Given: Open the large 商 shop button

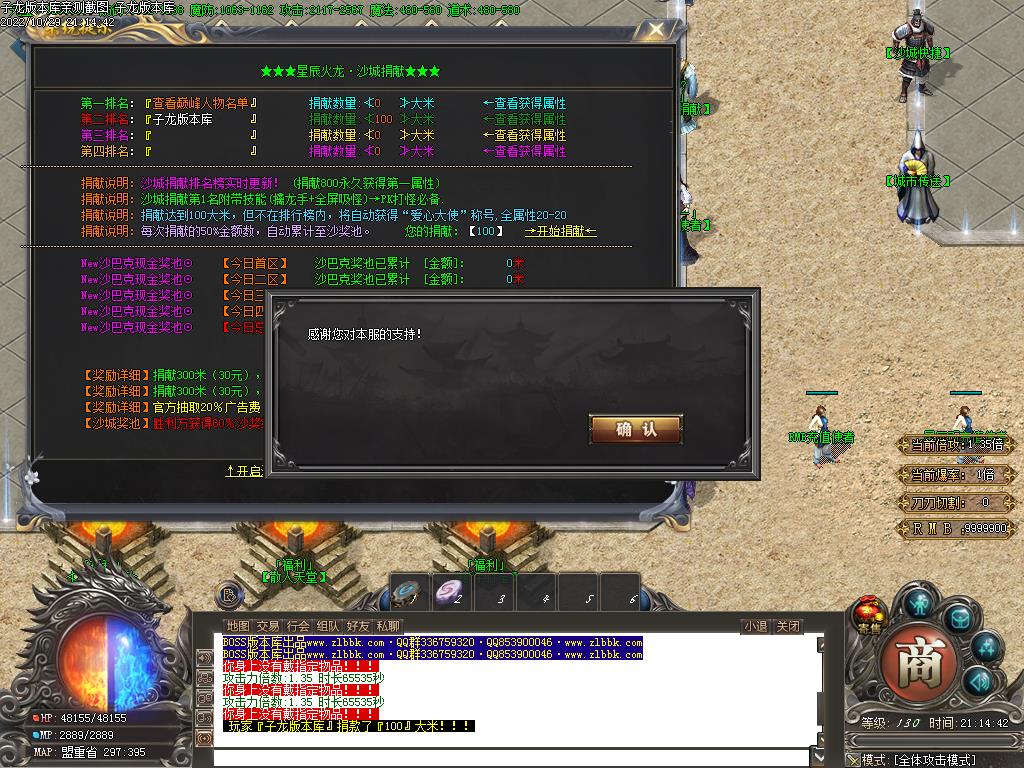Looking at the screenshot, I should 919,664.
